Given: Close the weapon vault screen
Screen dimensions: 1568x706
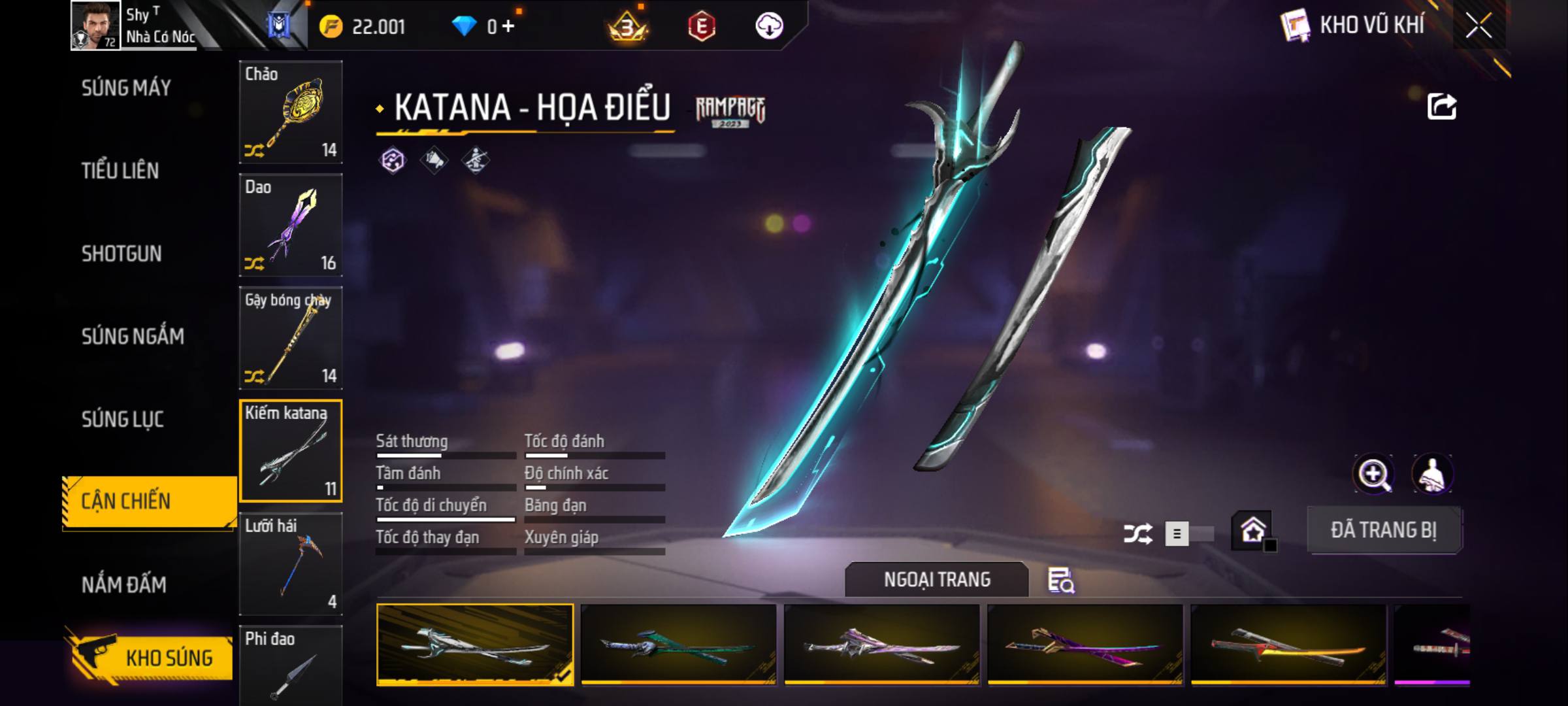Looking at the screenshot, I should (1478, 26).
